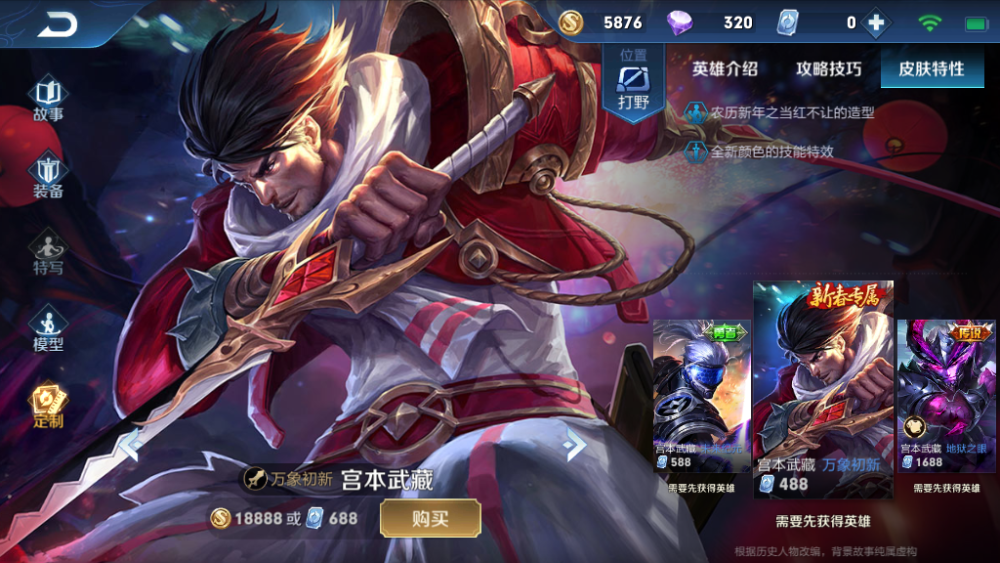Buy the skin with the 购买 button

[430, 518]
